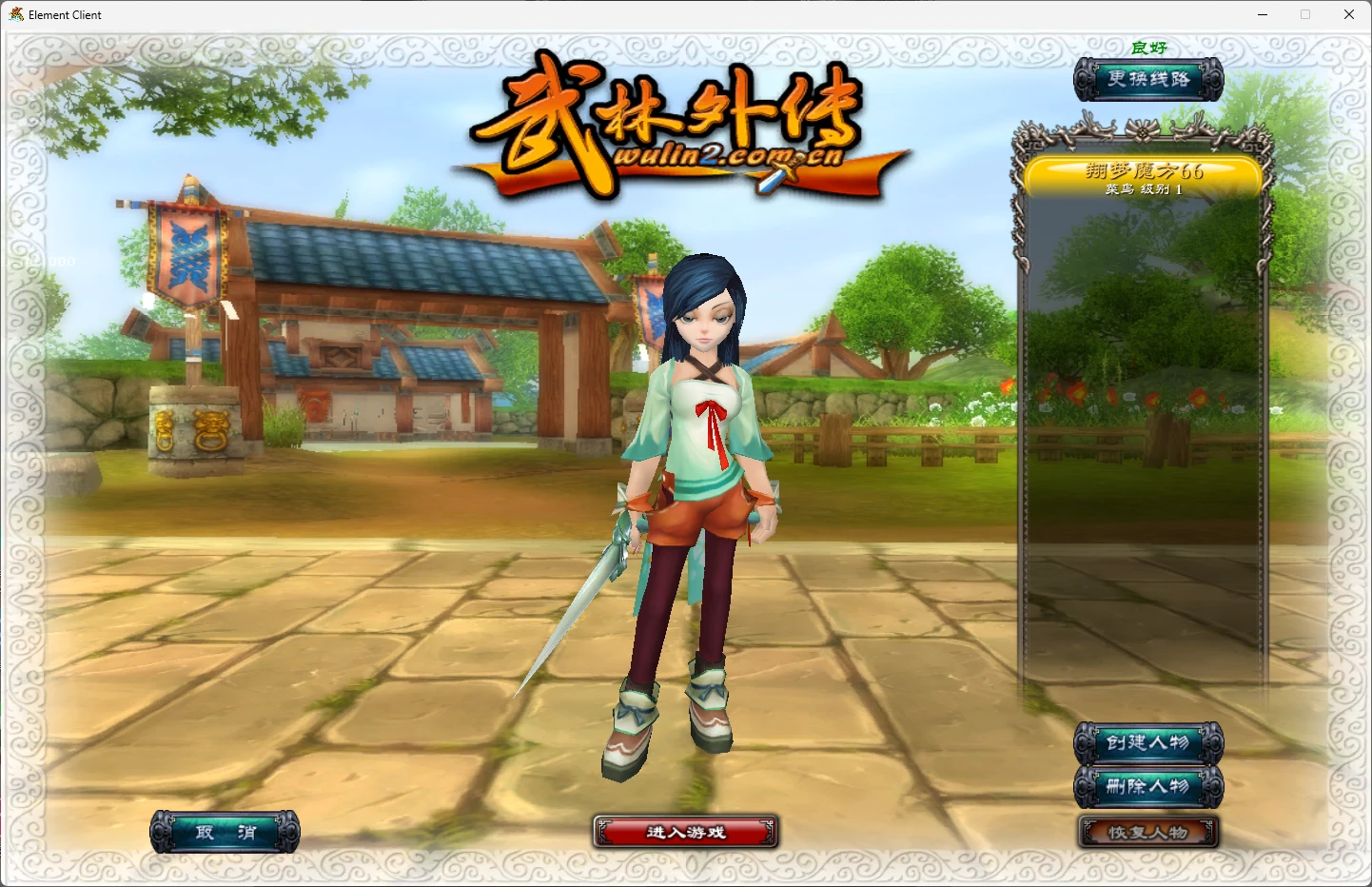The width and height of the screenshot is (1372, 887).
Task: Minimize the Element Client window
Action: [1263, 14]
